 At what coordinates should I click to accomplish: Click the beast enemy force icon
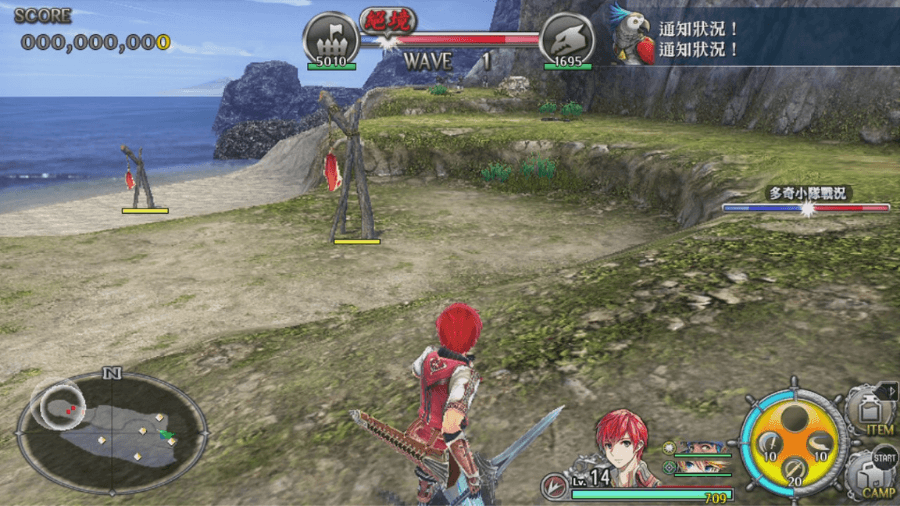click(x=566, y=40)
